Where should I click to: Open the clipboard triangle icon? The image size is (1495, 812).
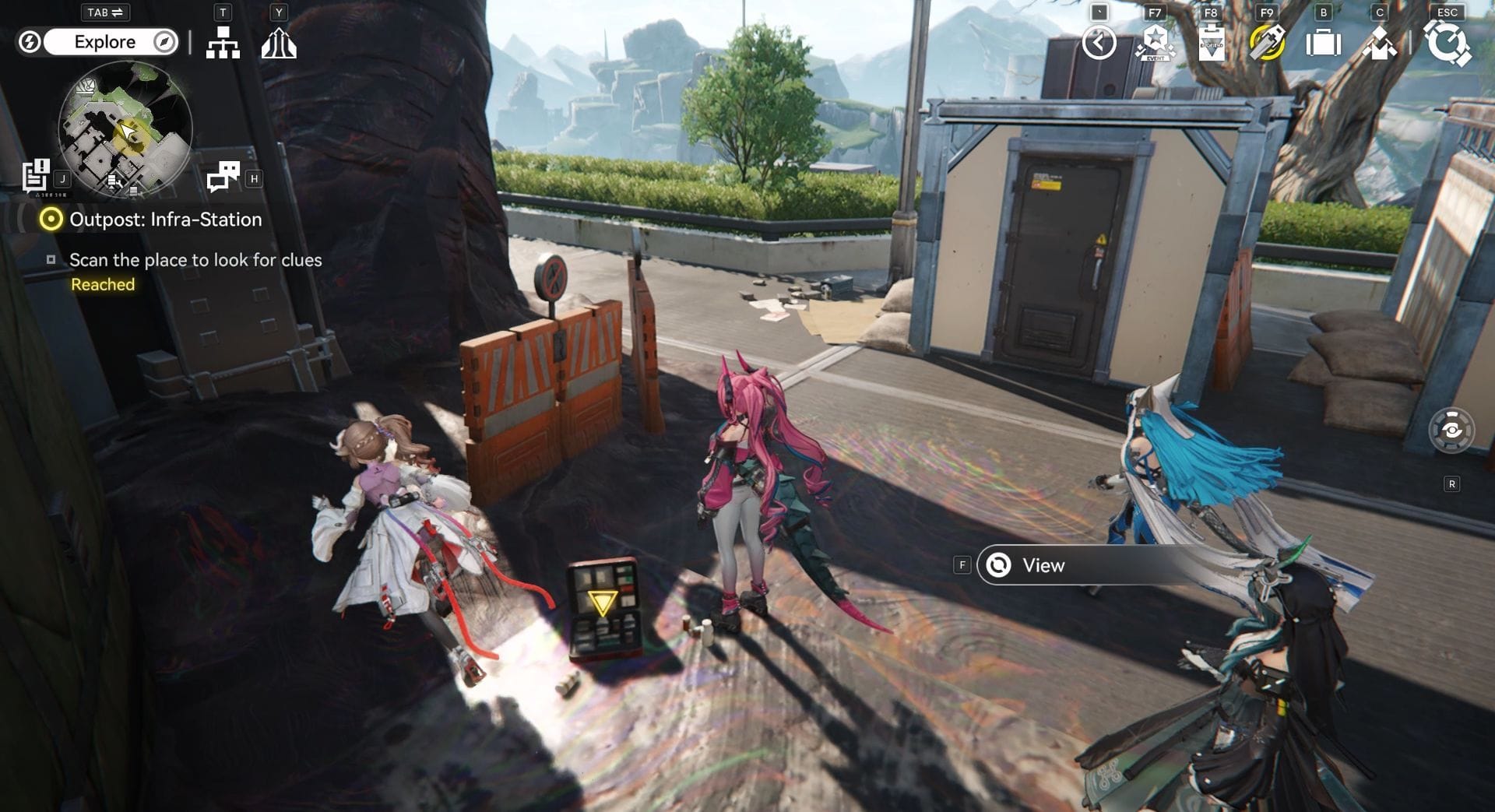(1211, 43)
